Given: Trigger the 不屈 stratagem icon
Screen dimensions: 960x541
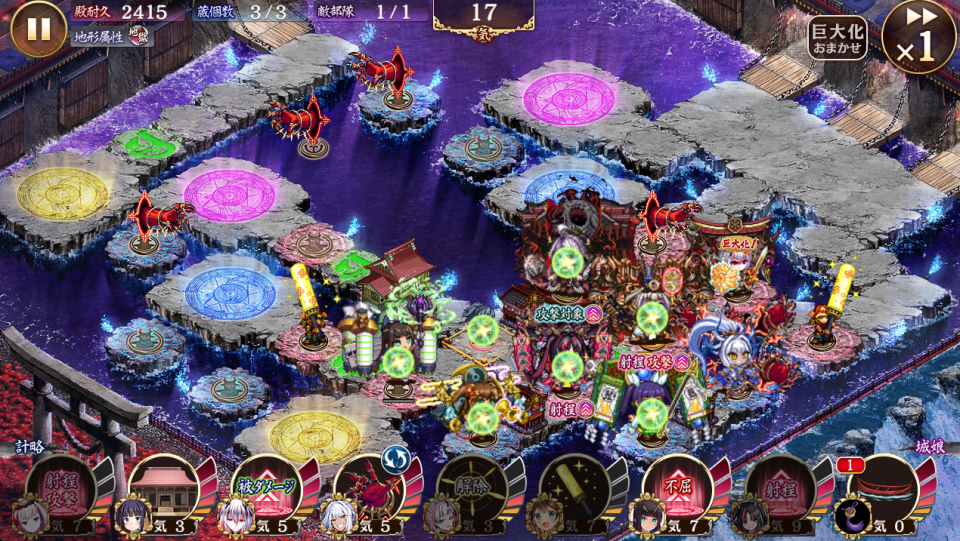Looking at the screenshot, I should click(675, 491).
